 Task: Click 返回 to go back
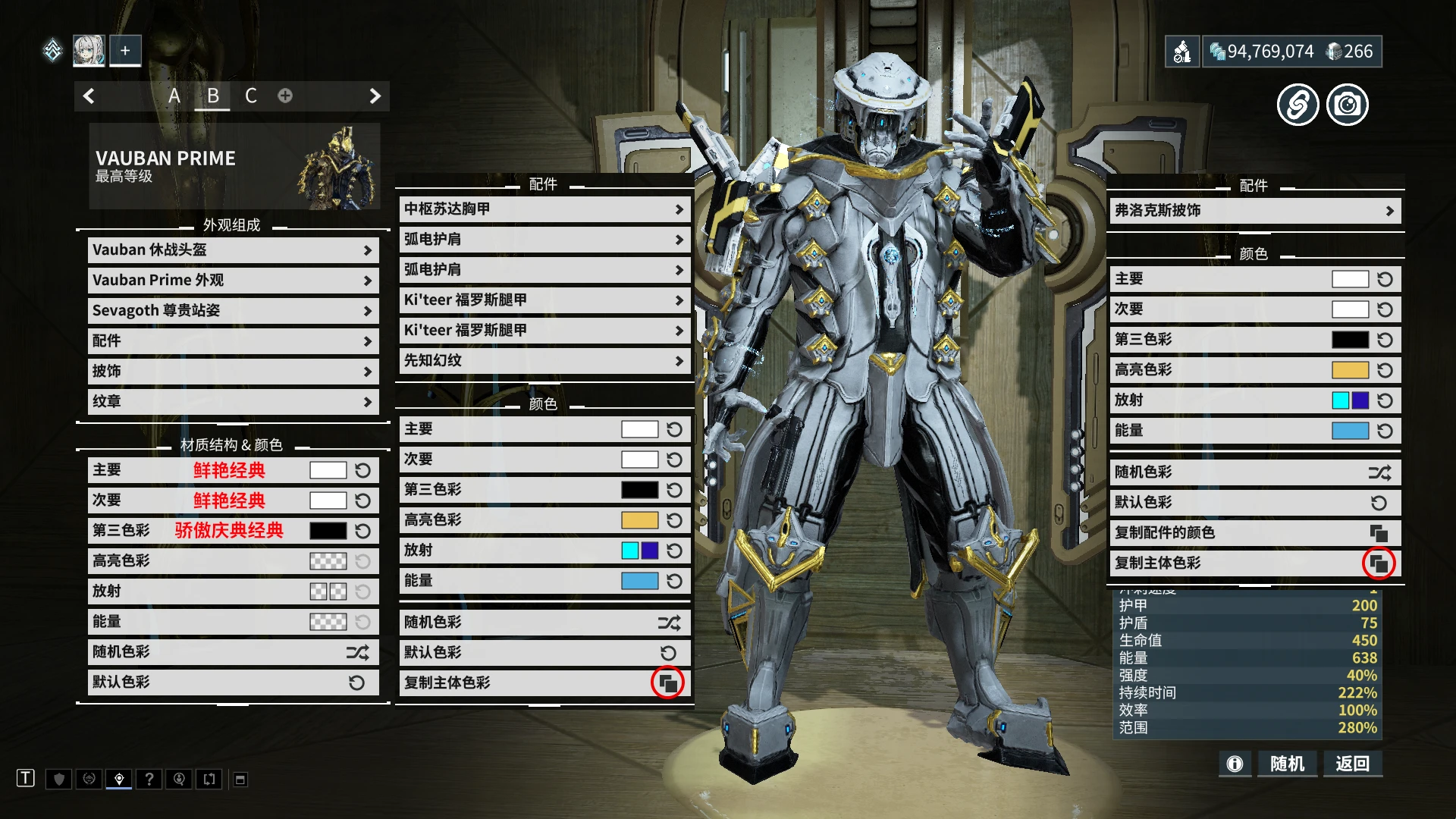coord(1352,764)
